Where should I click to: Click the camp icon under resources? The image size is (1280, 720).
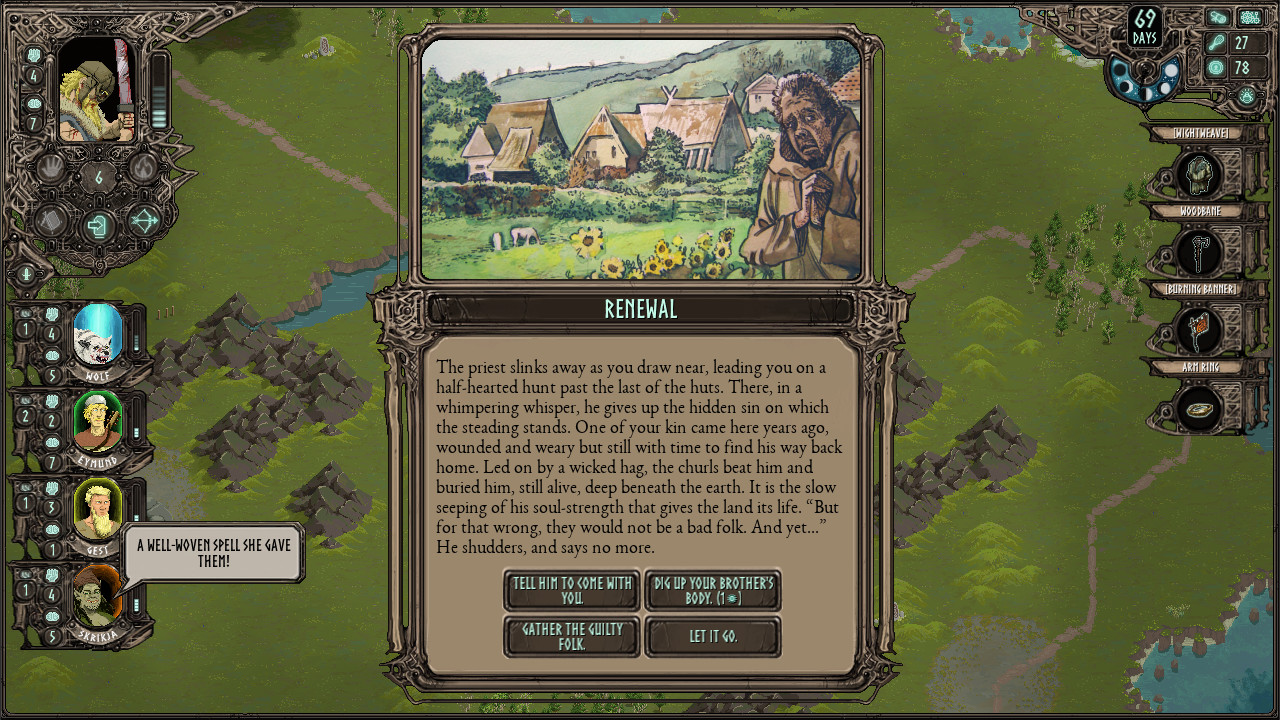[1246, 96]
